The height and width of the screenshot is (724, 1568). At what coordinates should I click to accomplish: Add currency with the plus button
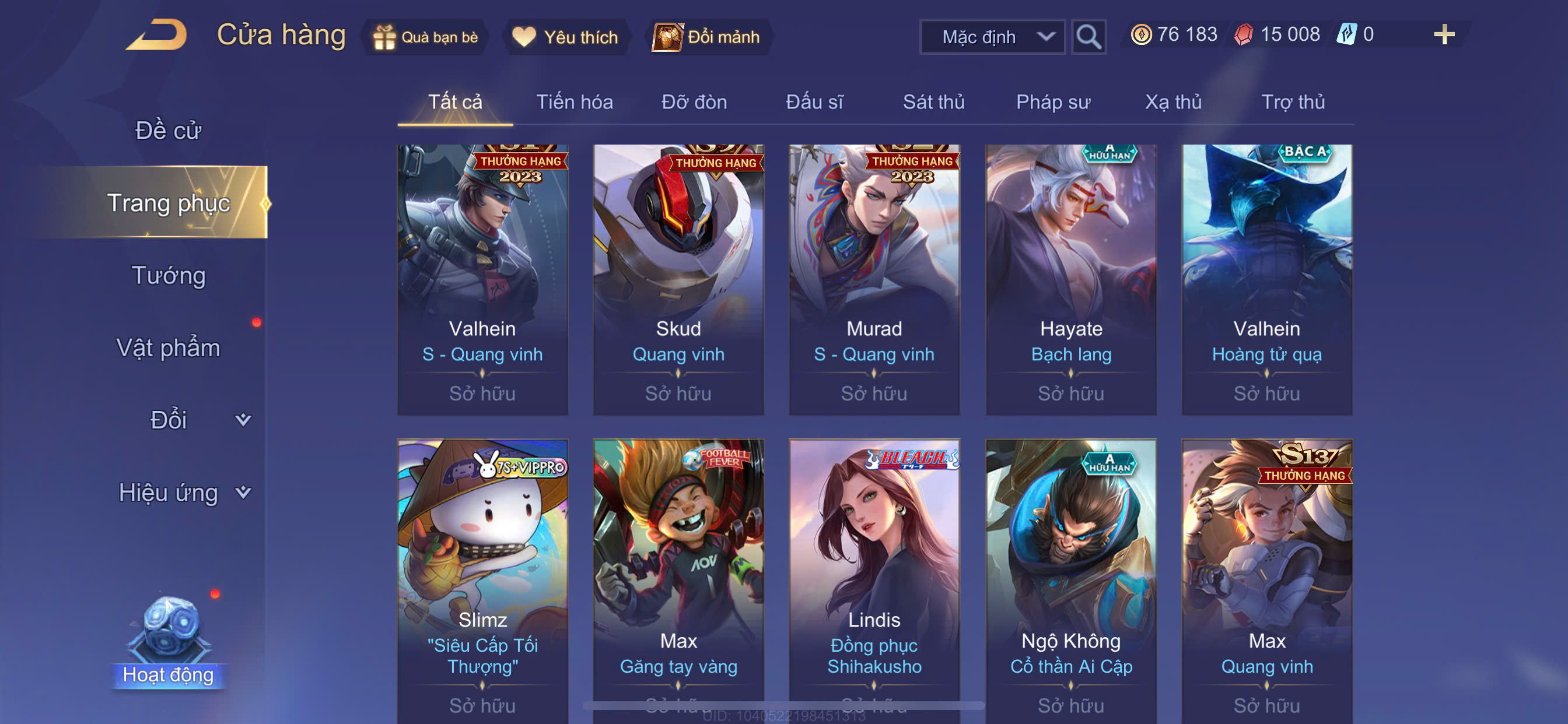tap(1443, 34)
